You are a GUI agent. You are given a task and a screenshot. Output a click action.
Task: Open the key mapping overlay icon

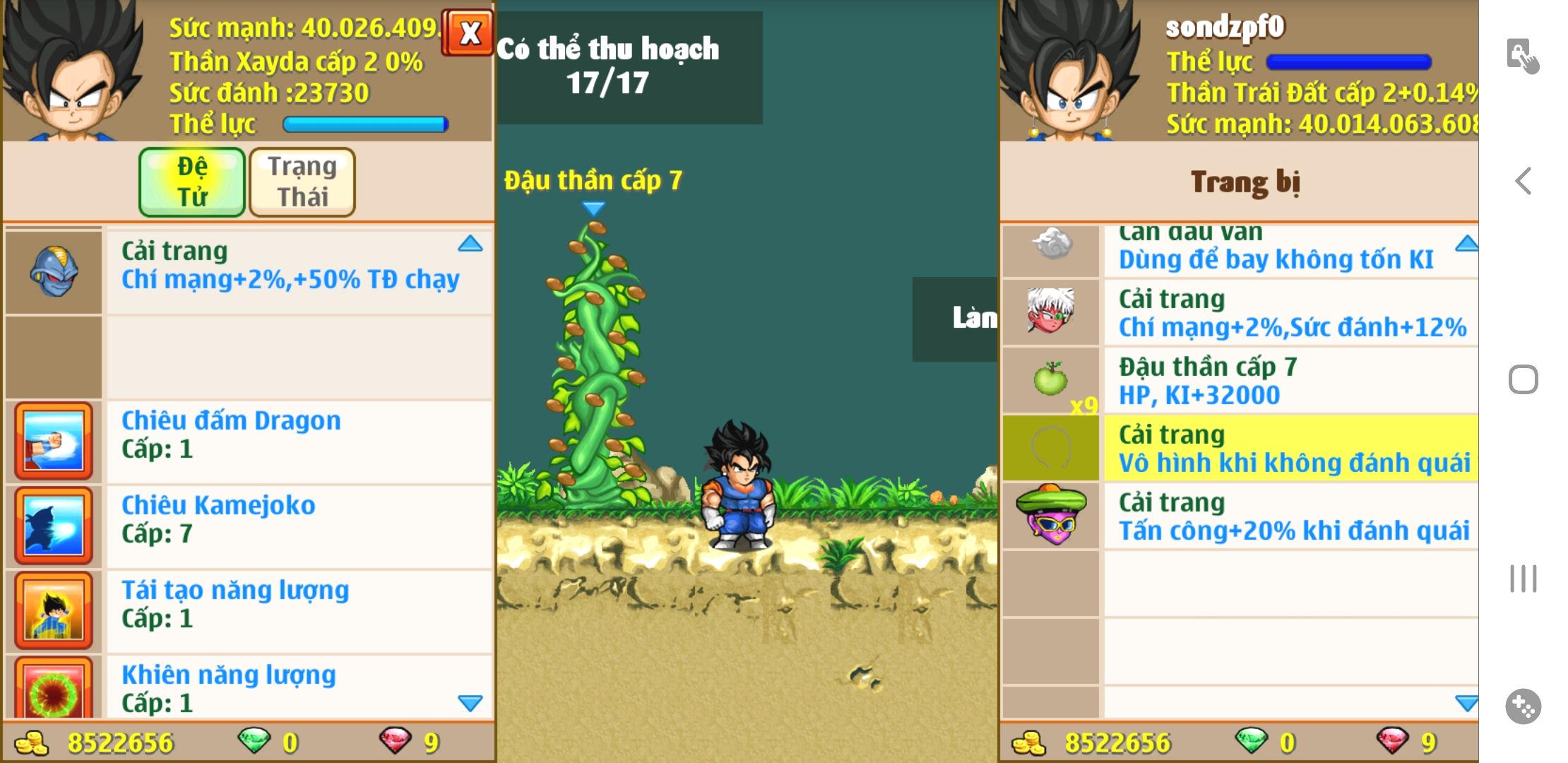pyautogui.click(x=1522, y=55)
